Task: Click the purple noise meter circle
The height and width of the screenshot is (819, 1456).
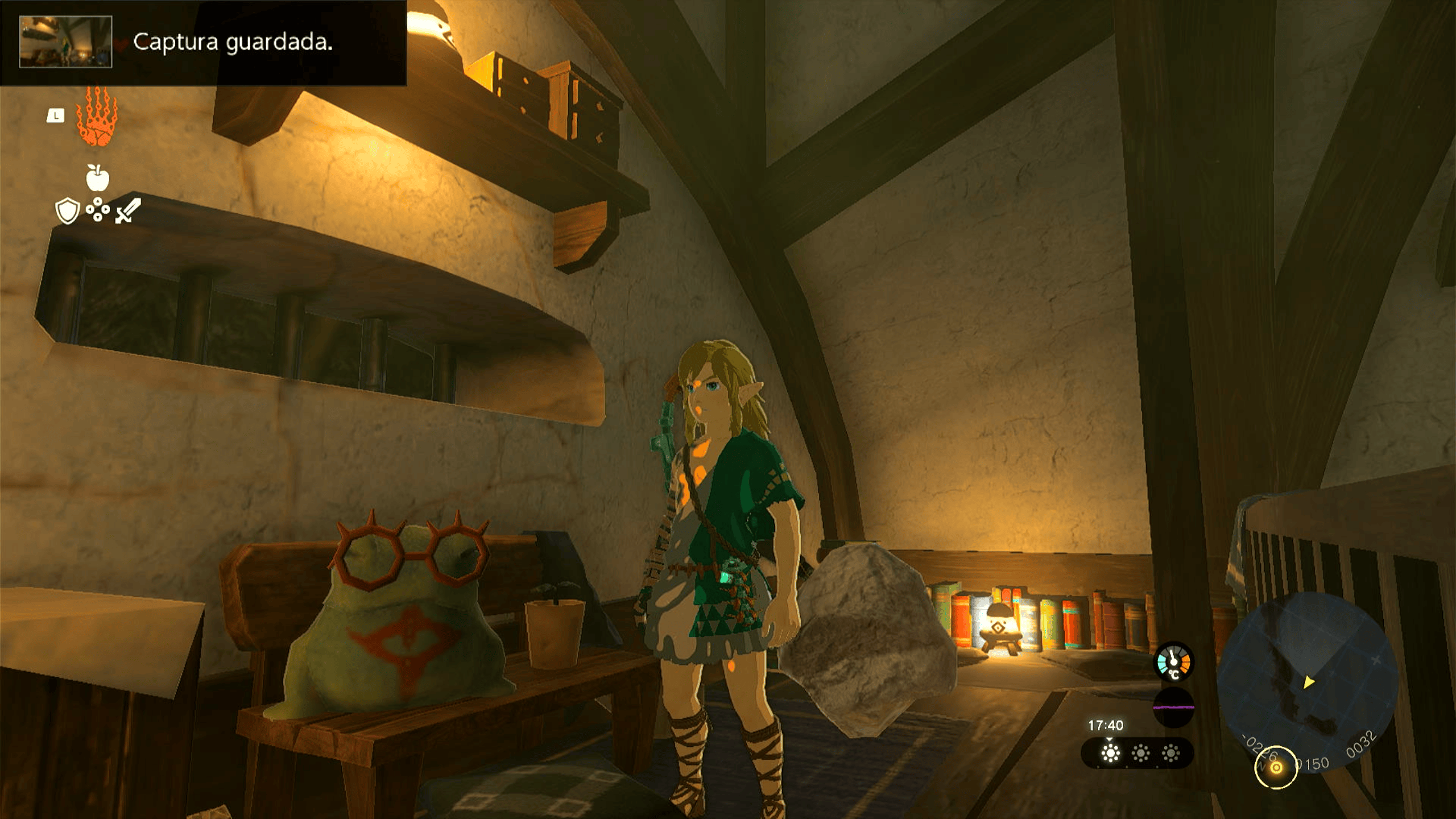Action: click(x=1173, y=707)
